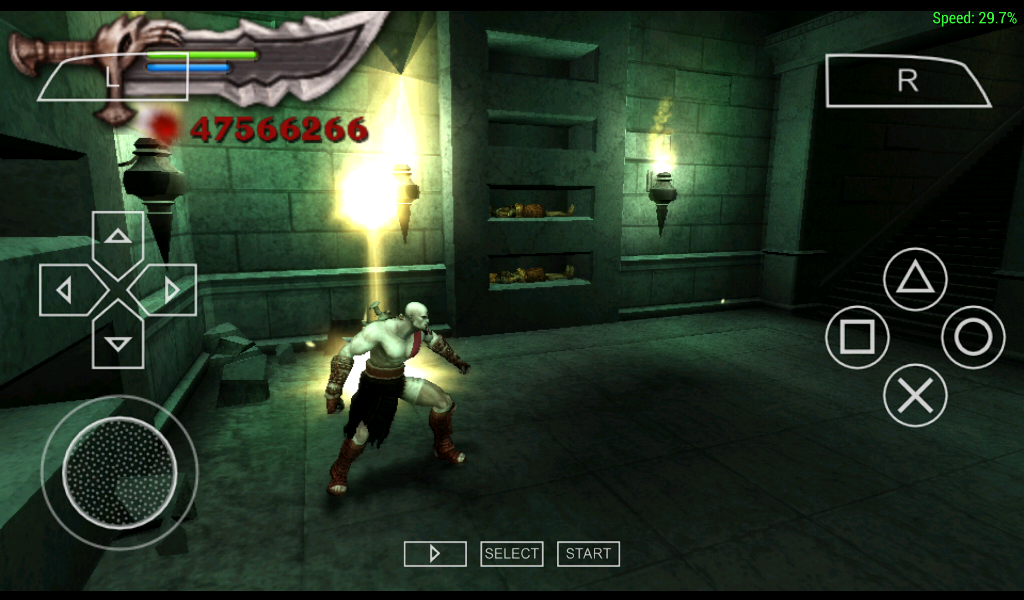Tap the square touch button
Image resolution: width=1024 pixels, height=600 pixels.
pos(857,337)
